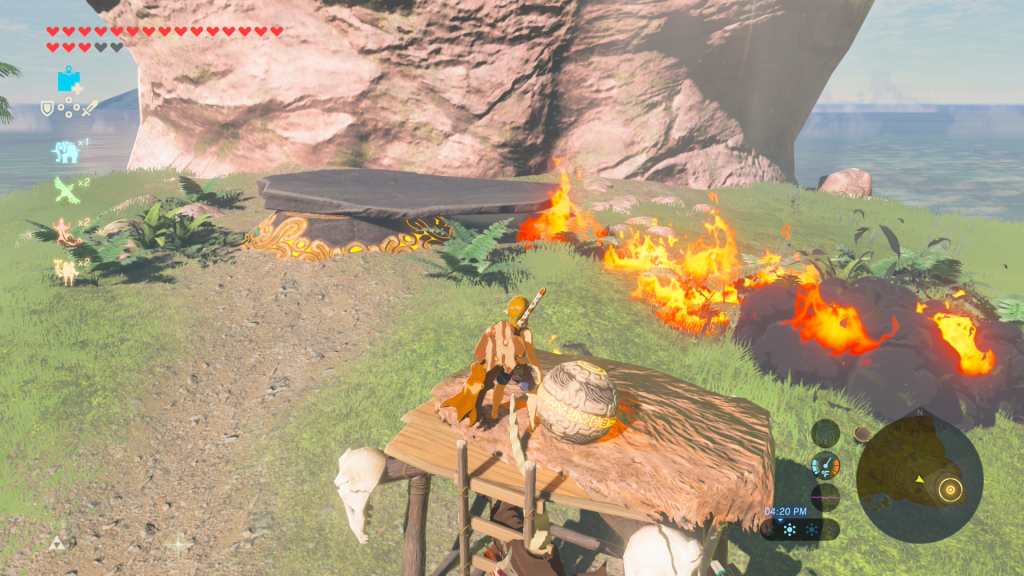
Task: Click the yellow player arrow on minimap
Action: pyautogui.click(x=919, y=480)
